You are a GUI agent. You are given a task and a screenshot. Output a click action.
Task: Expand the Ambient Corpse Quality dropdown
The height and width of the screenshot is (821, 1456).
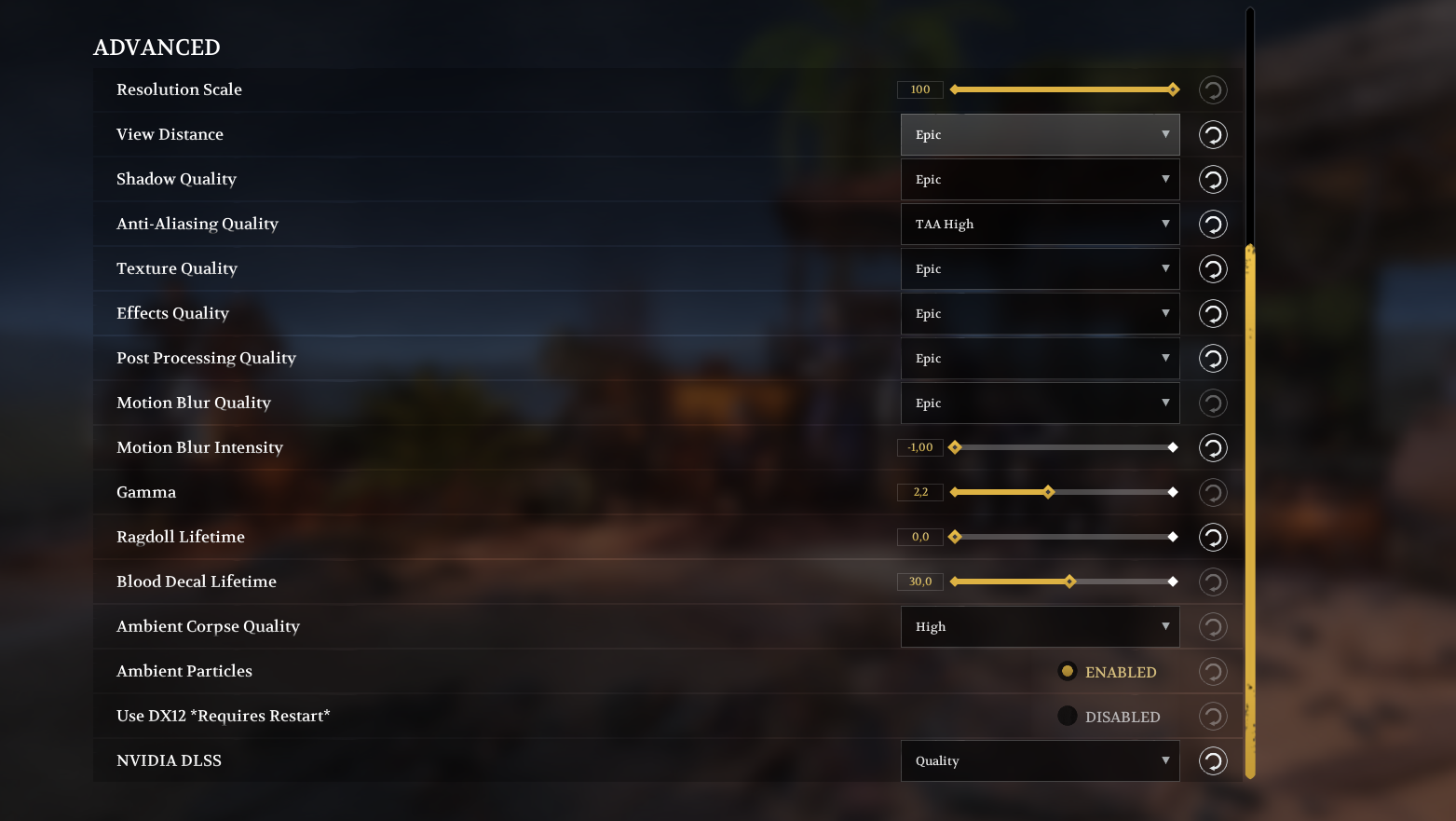click(x=1040, y=626)
